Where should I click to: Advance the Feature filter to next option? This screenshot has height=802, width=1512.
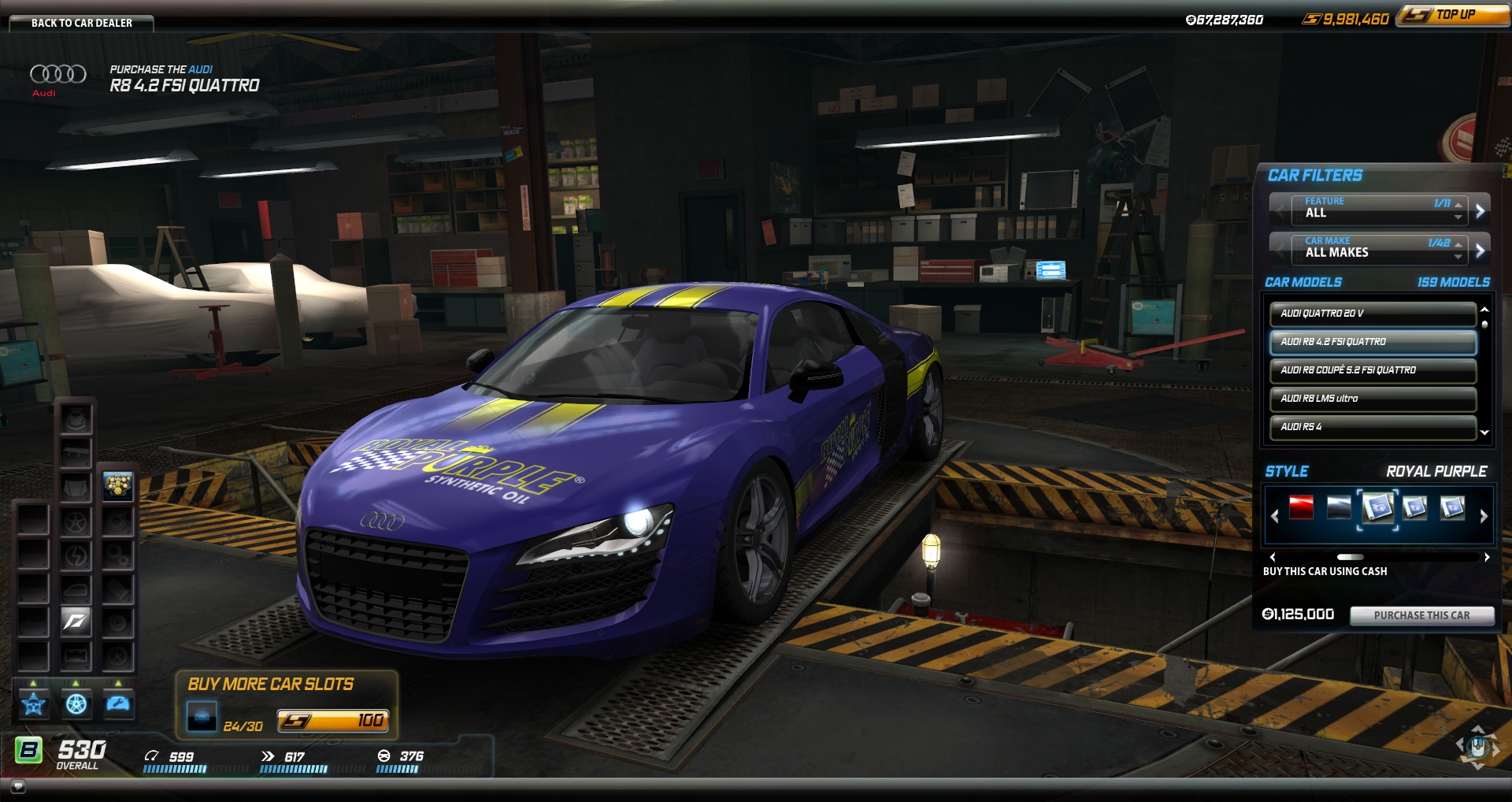[1480, 210]
